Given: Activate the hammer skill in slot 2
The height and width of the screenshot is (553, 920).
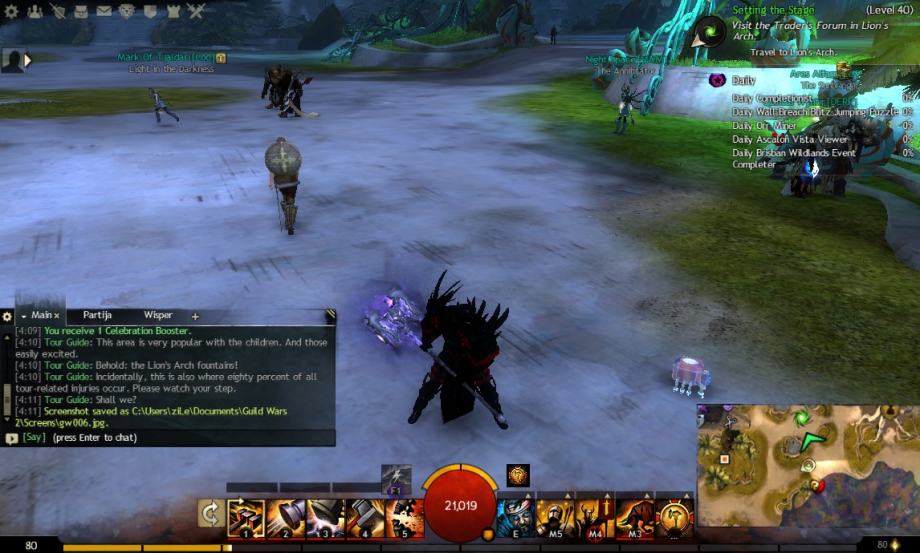Looking at the screenshot, I should coord(285,518).
